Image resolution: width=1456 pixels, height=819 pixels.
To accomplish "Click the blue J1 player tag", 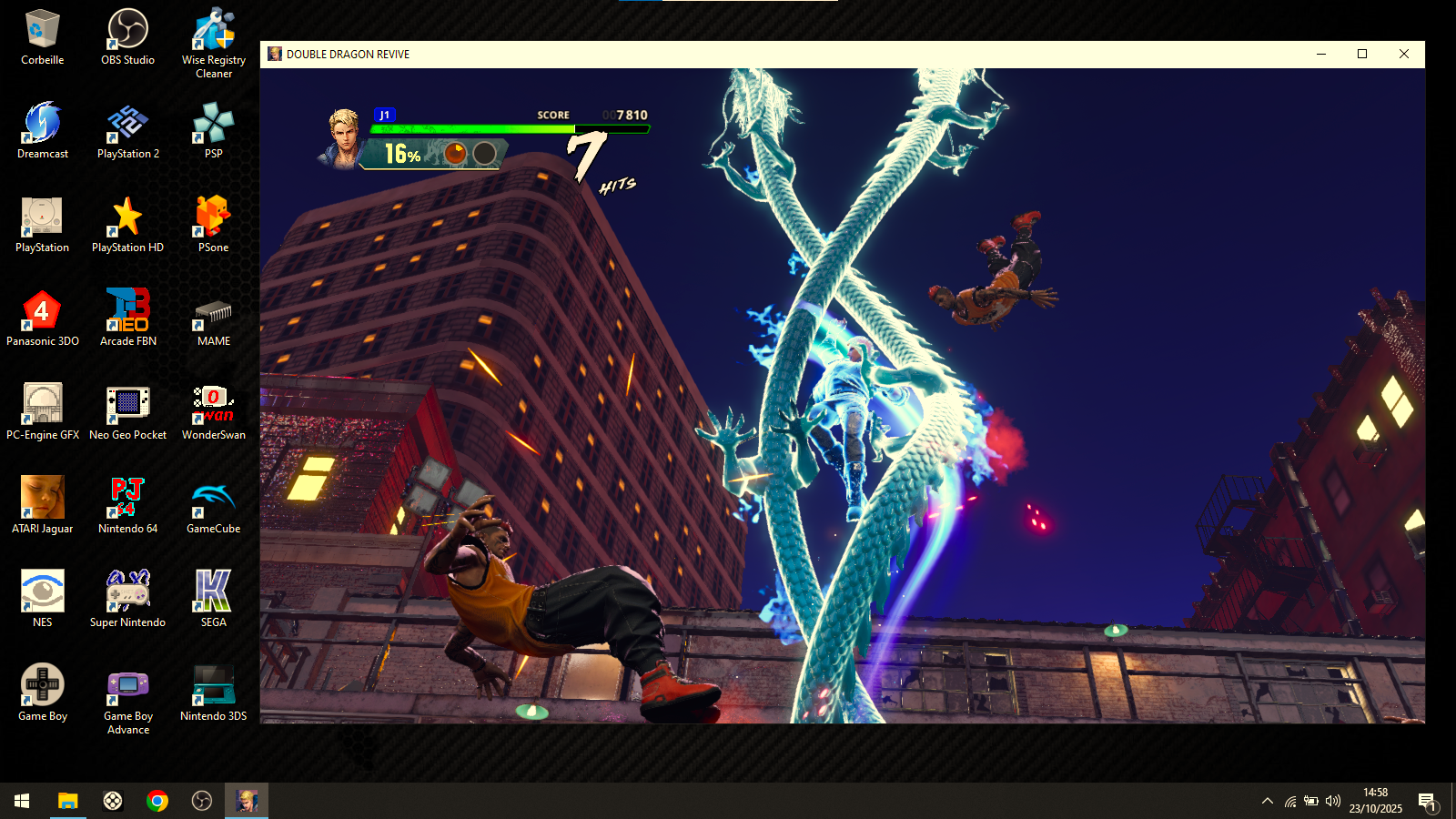I will pos(385,115).
